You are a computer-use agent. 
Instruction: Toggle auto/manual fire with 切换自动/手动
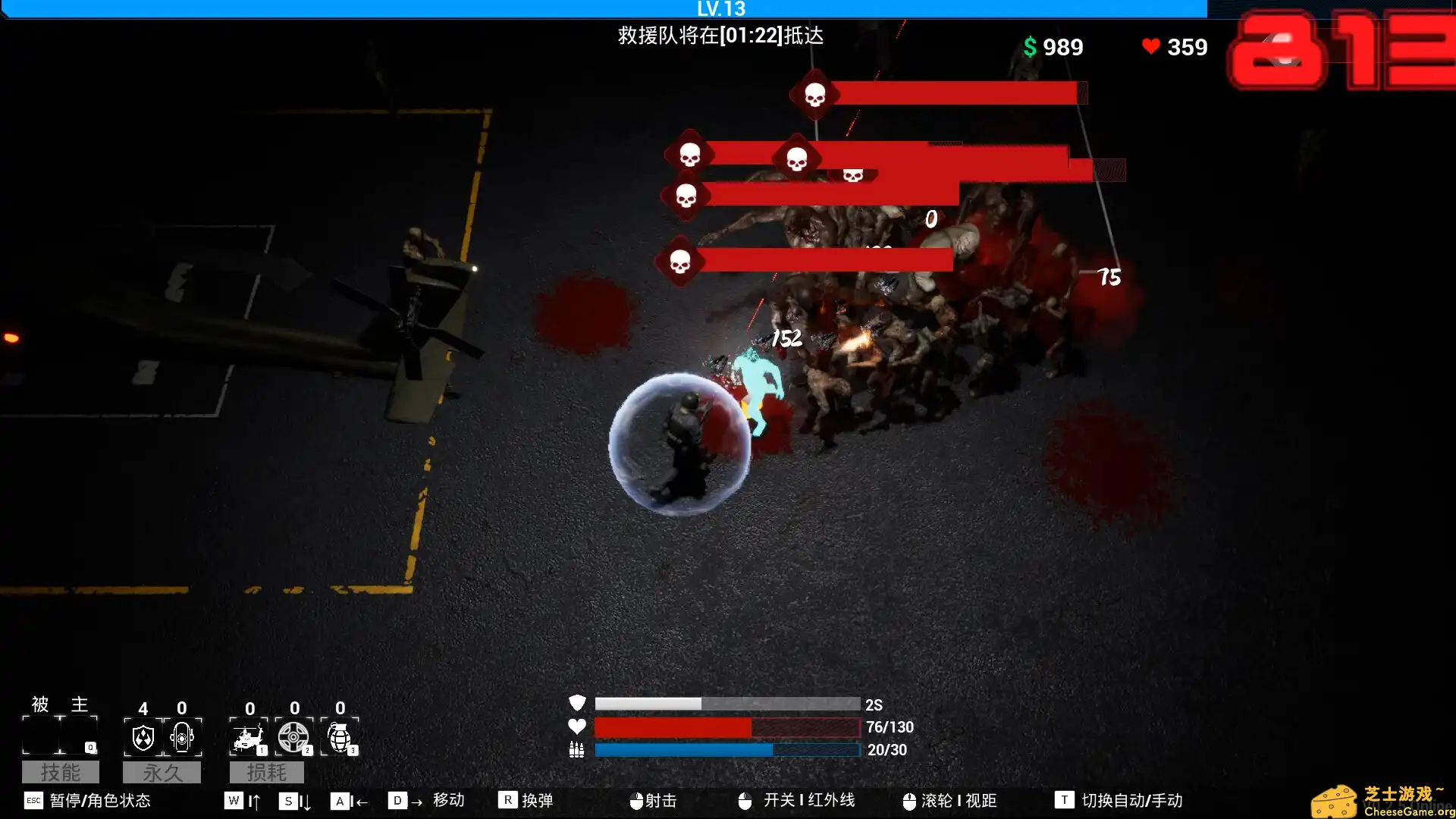pyautogui.click(x=1119, y=800)
